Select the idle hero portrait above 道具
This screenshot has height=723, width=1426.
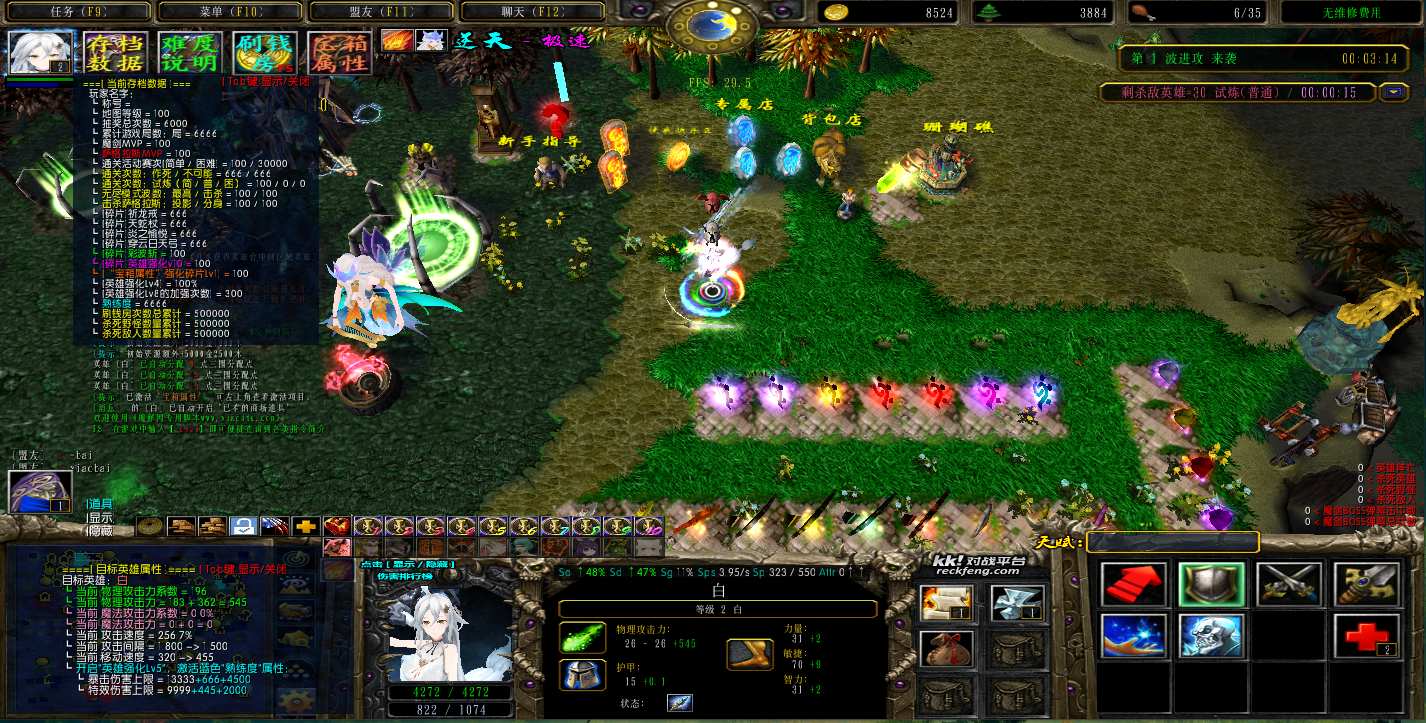pos(40,491)
